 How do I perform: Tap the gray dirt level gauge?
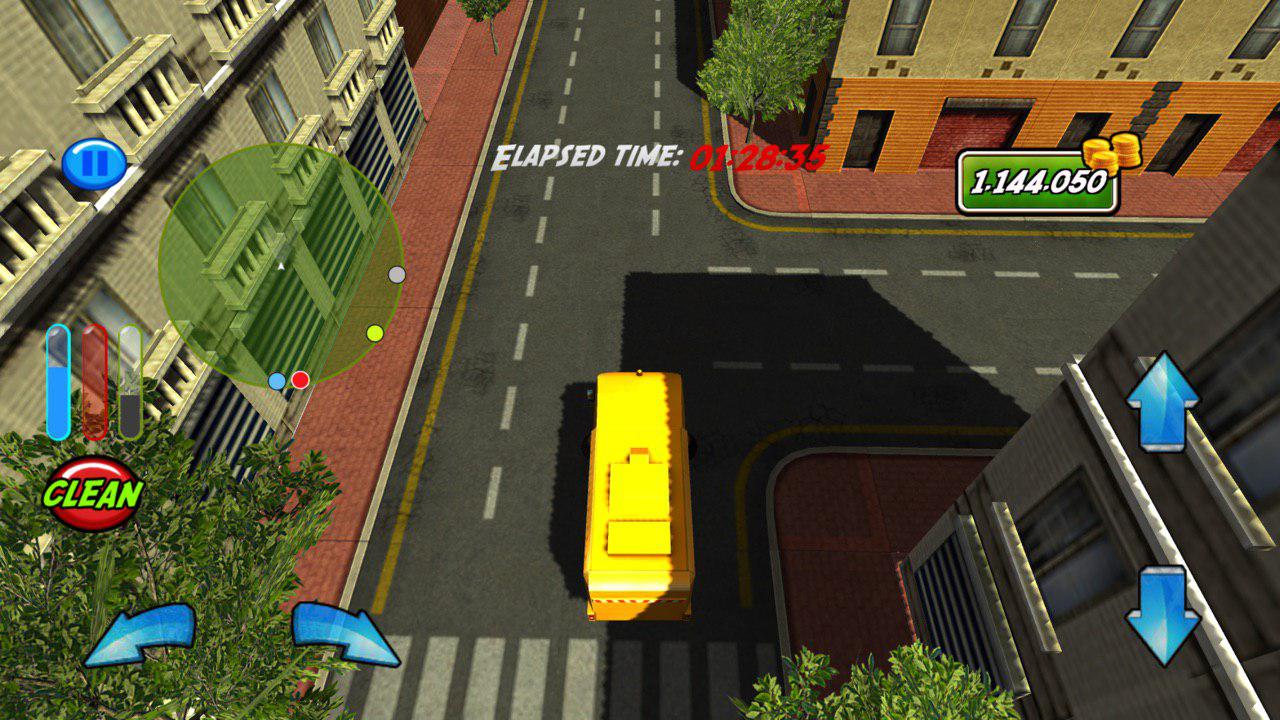132,385
